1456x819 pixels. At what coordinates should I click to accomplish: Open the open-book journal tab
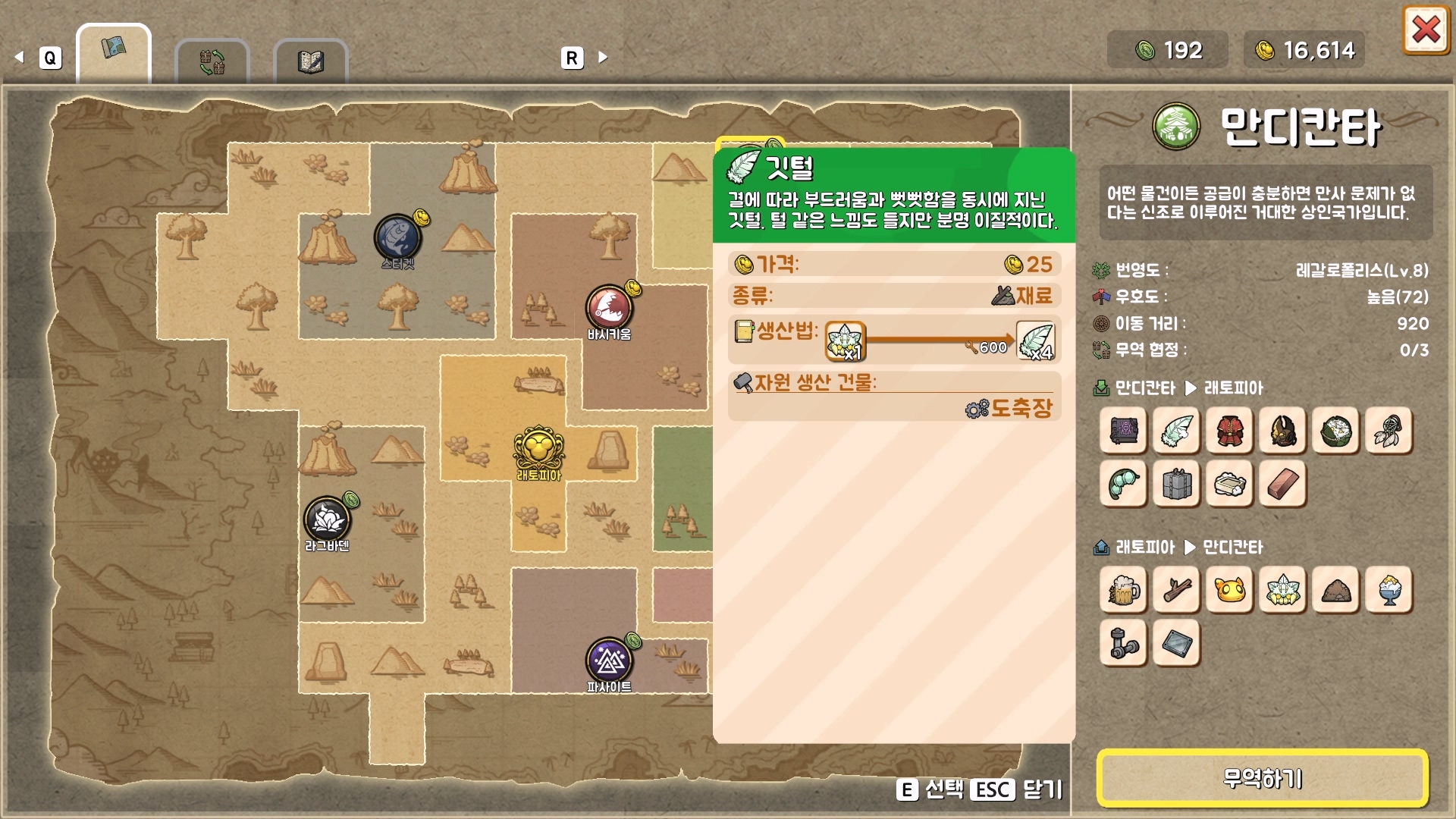pos(311,61)
